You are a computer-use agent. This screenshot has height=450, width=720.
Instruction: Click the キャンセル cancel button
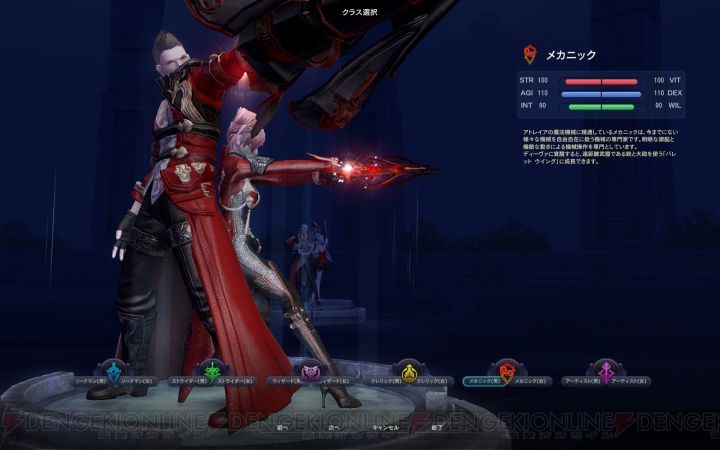385,427
